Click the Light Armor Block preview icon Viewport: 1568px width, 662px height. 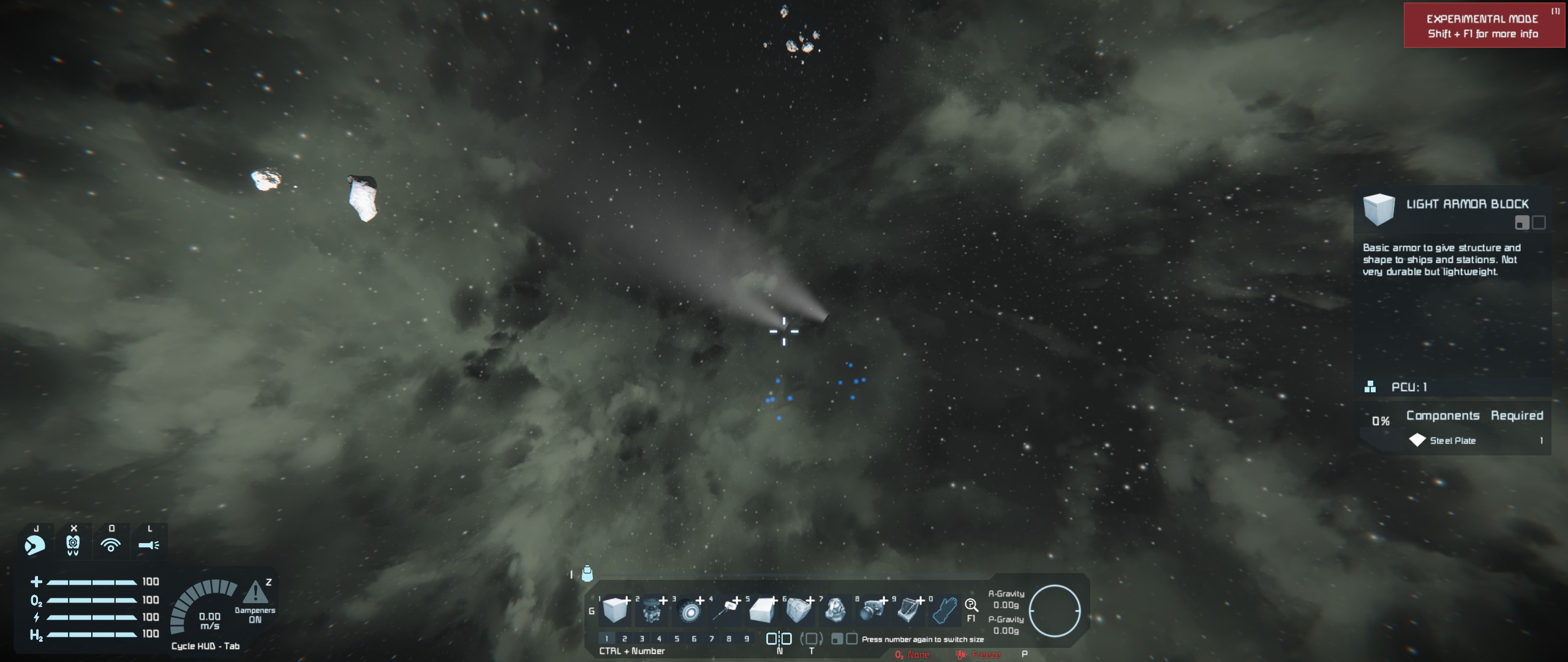pyautogui.click(x=1379, y=209)
